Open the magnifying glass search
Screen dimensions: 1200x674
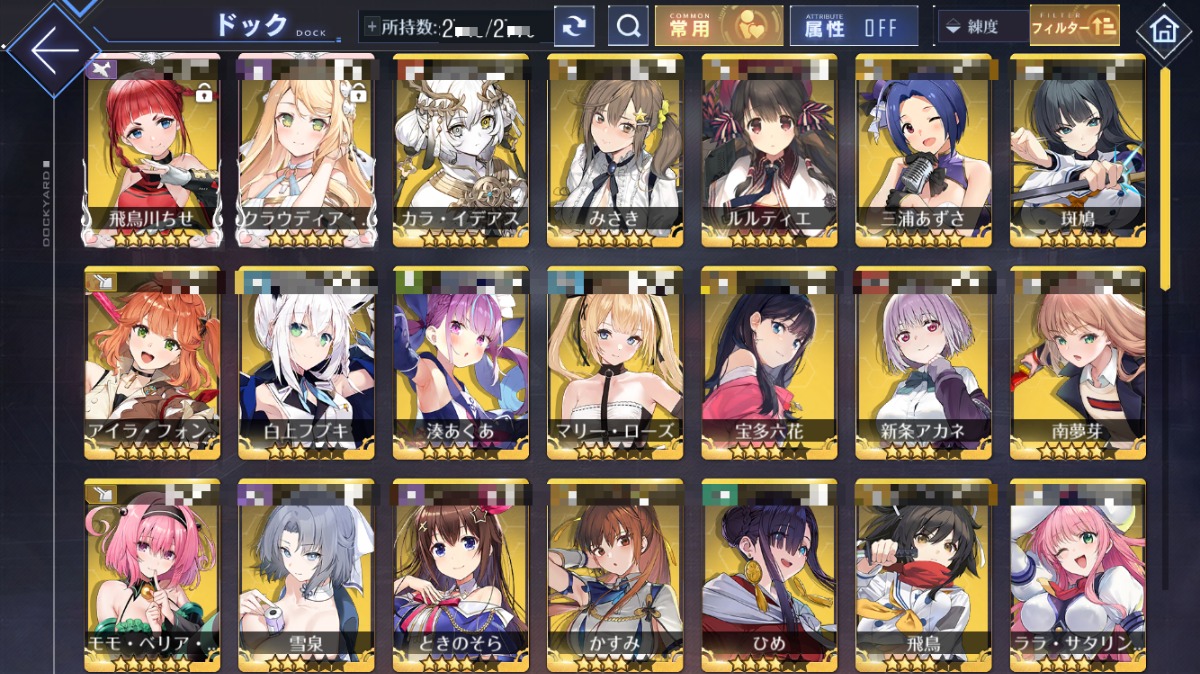click(628, 27)
